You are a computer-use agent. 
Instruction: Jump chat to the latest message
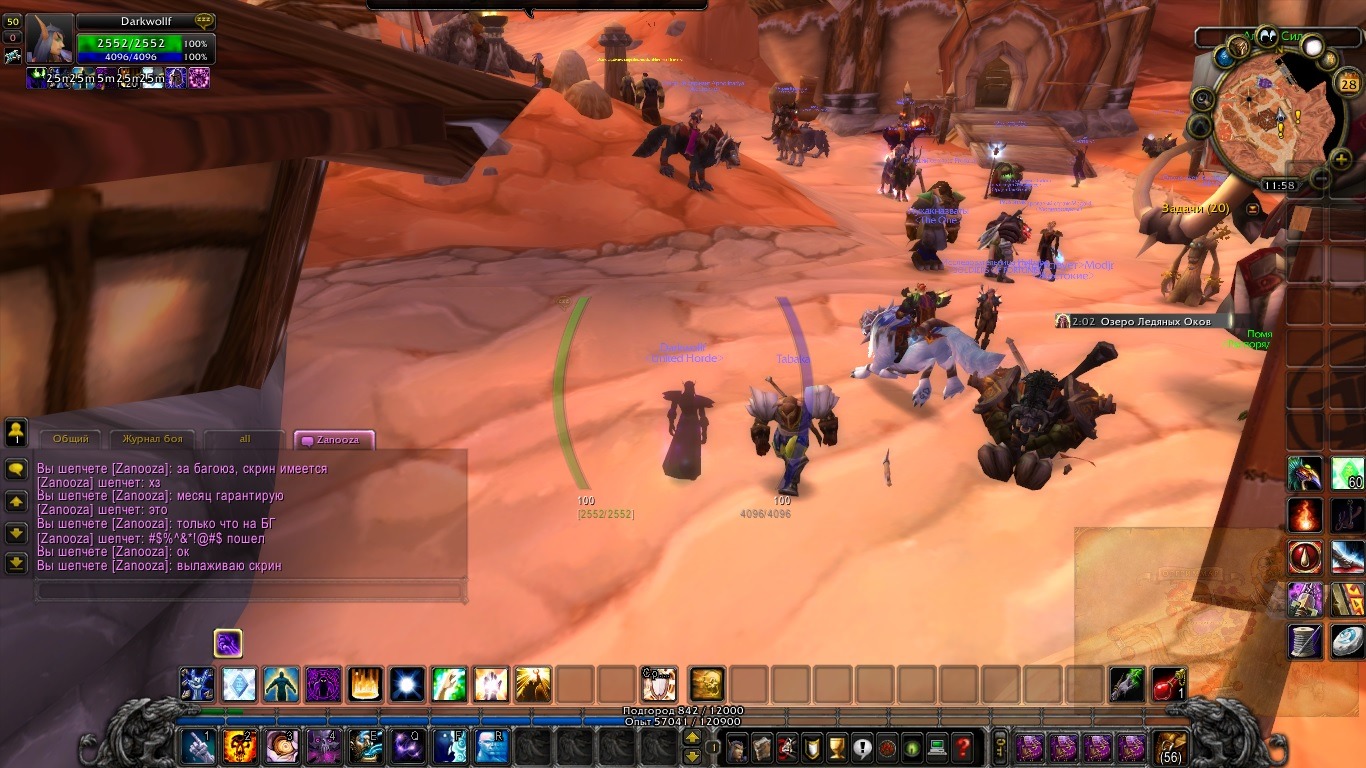(16, 563)
